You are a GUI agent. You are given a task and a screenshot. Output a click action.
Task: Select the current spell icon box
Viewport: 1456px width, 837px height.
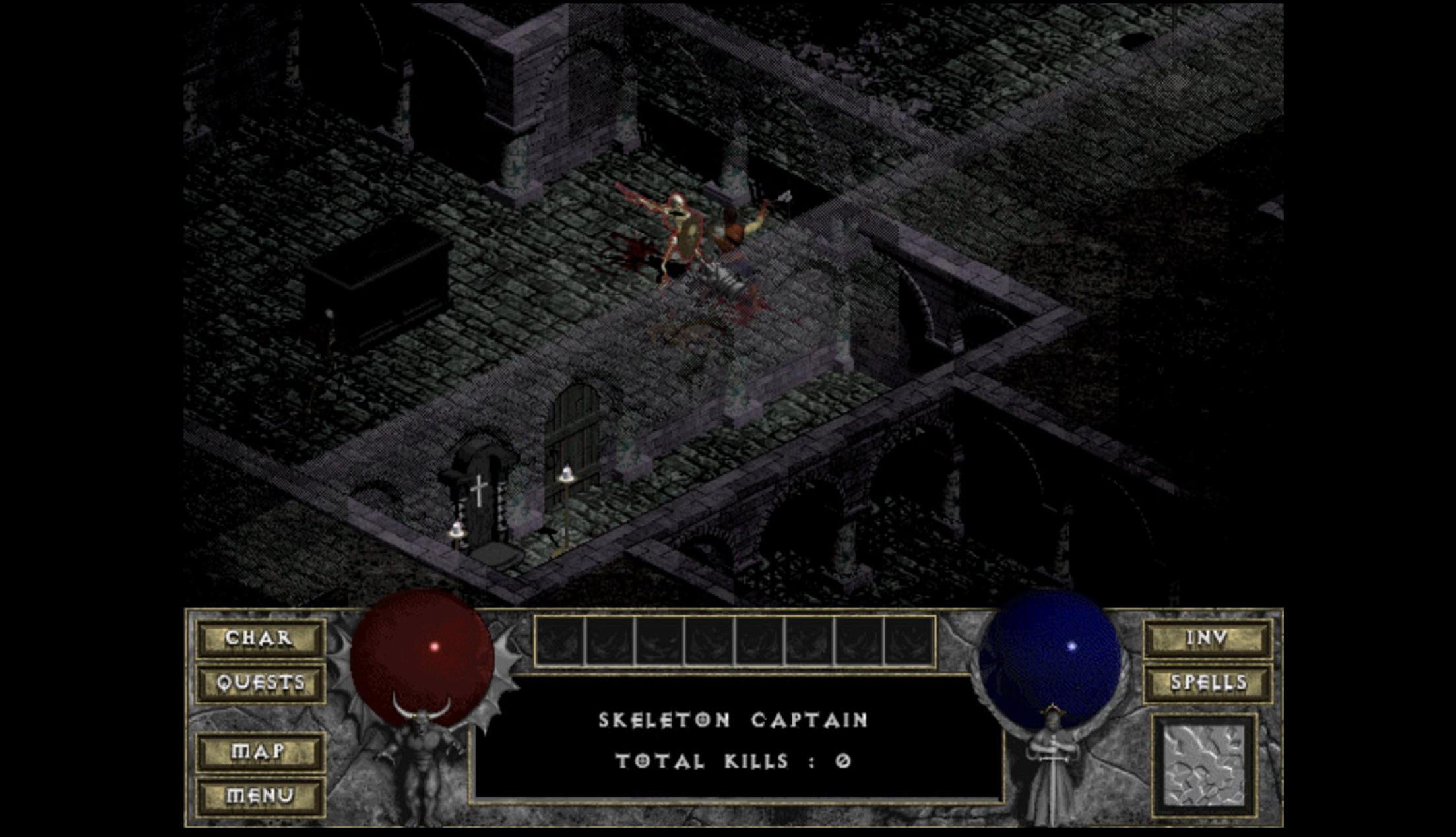tap(1204, 765)
